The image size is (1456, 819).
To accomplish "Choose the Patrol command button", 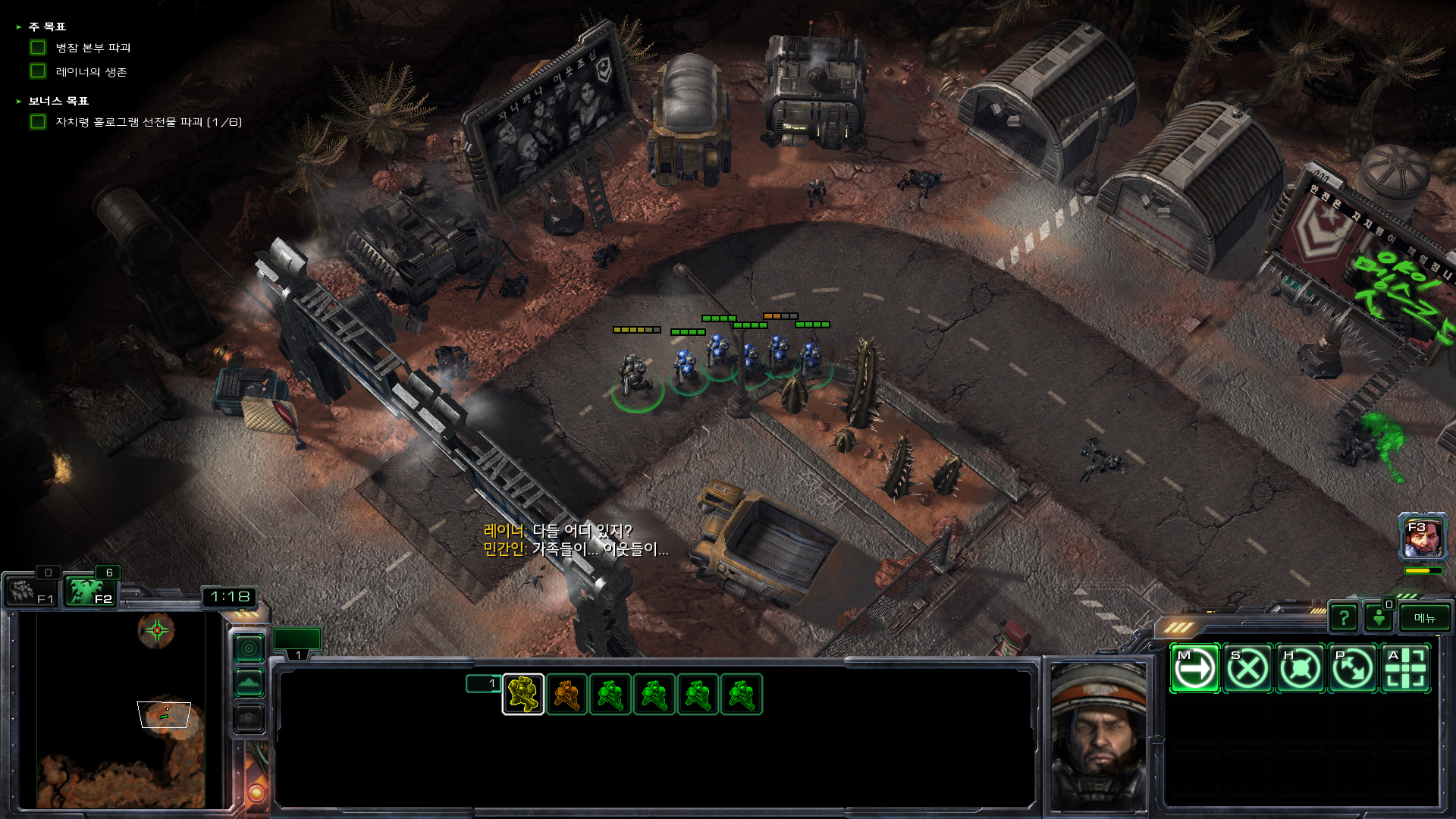I will pos(1353,669).
